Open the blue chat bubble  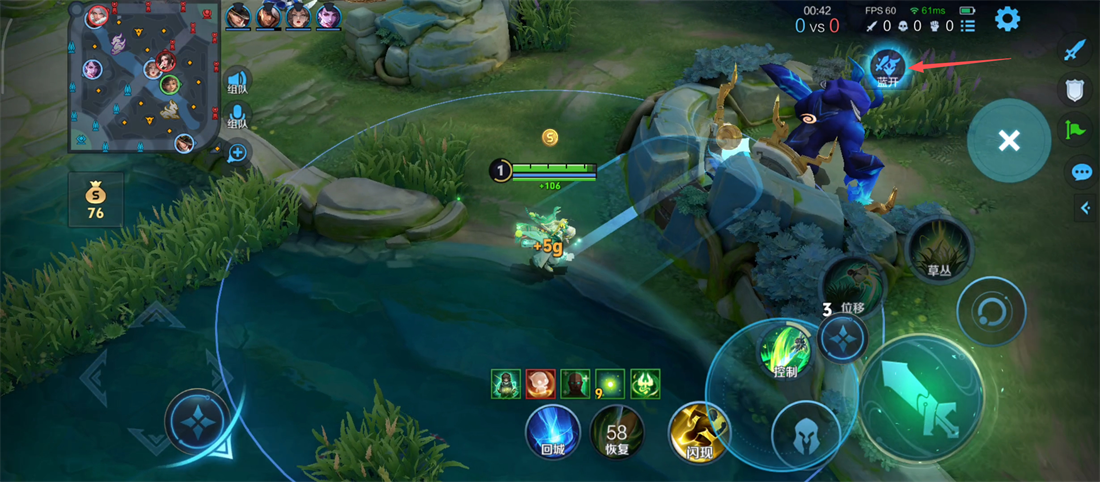coord(1081,172)
